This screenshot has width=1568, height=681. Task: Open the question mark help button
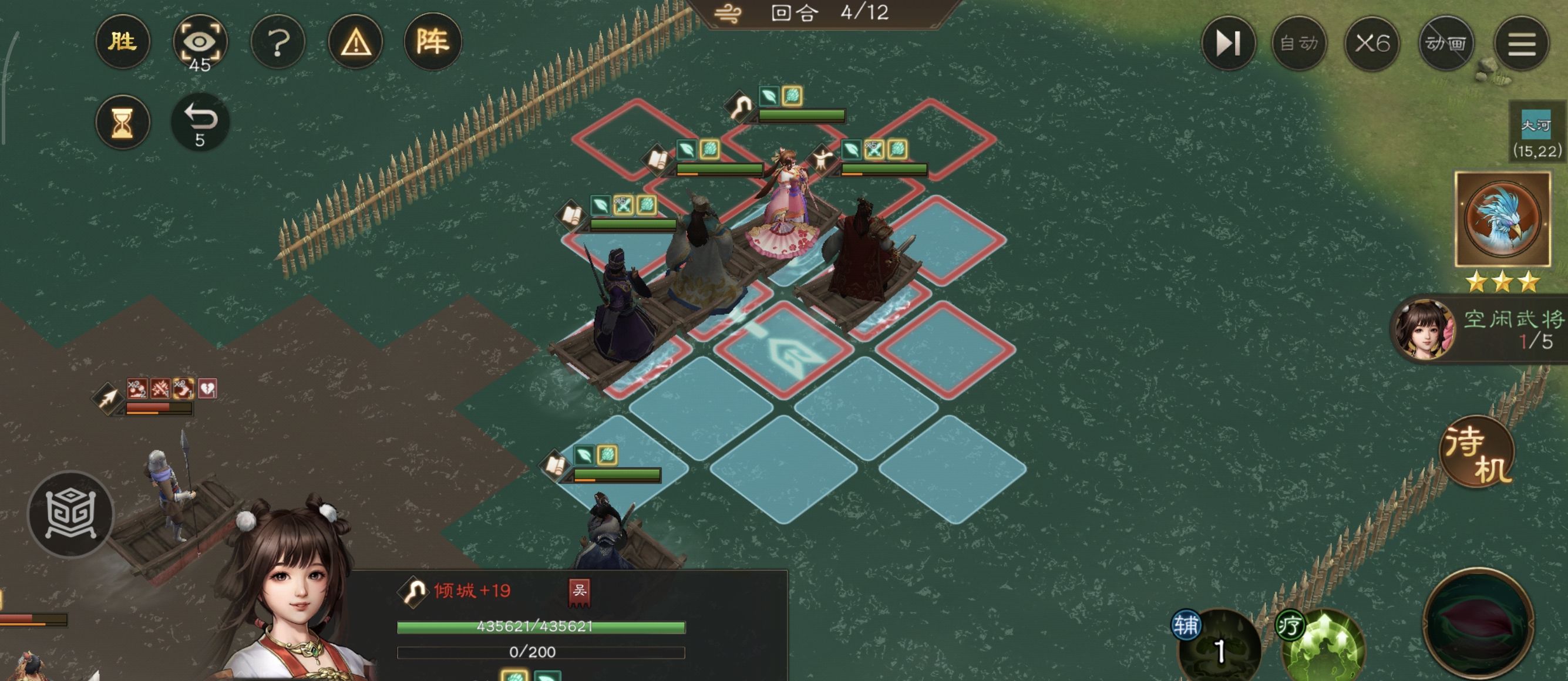click(278, 42)
